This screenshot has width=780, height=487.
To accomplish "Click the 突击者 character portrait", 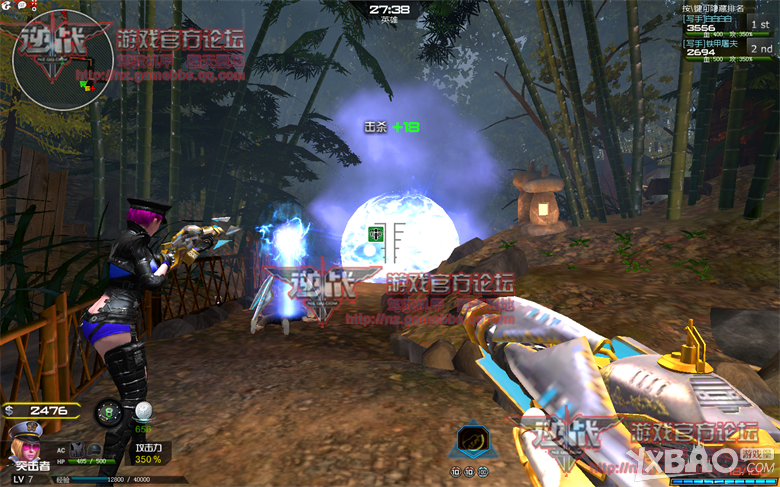I will point(25,442).
